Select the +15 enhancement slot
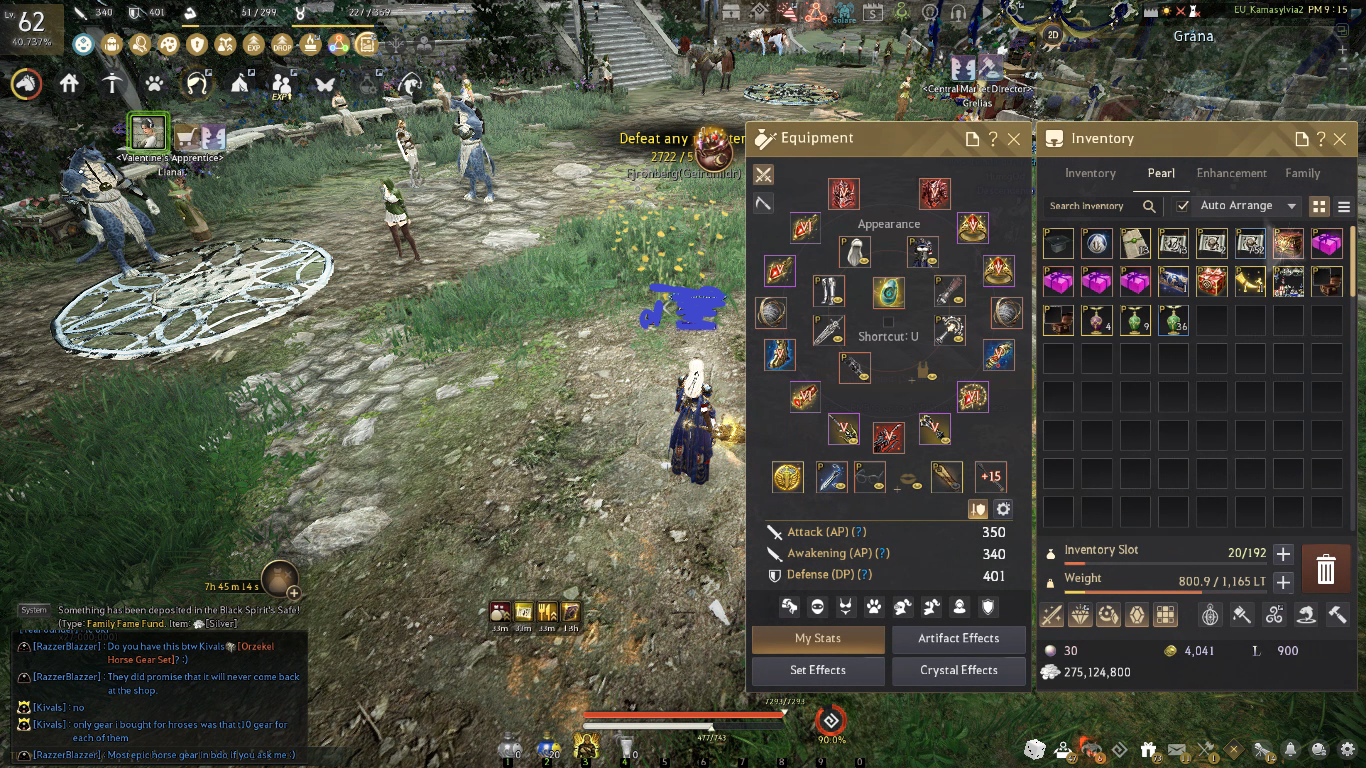Screen dimensions: 1366x768 pos(989,477)
